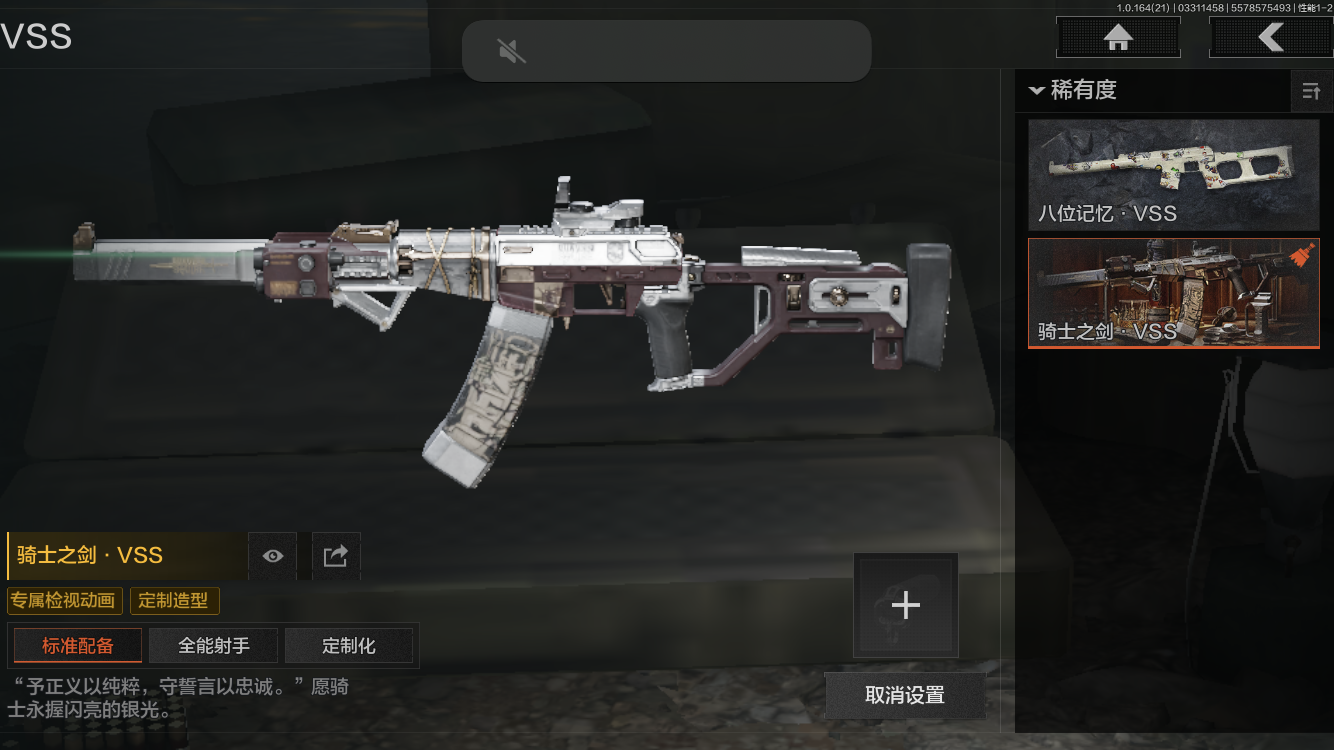The width and height of the screenshot is (1334, 750).
Task: Show the 专属检视动画 tag details
Action: (65, 601)
